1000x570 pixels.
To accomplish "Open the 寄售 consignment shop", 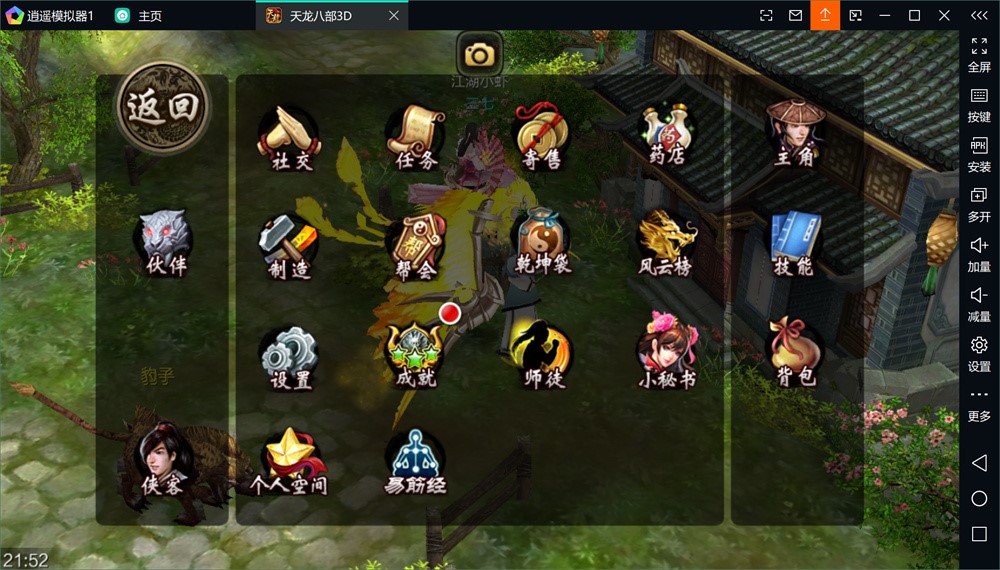I will click(x=543, y=138).
